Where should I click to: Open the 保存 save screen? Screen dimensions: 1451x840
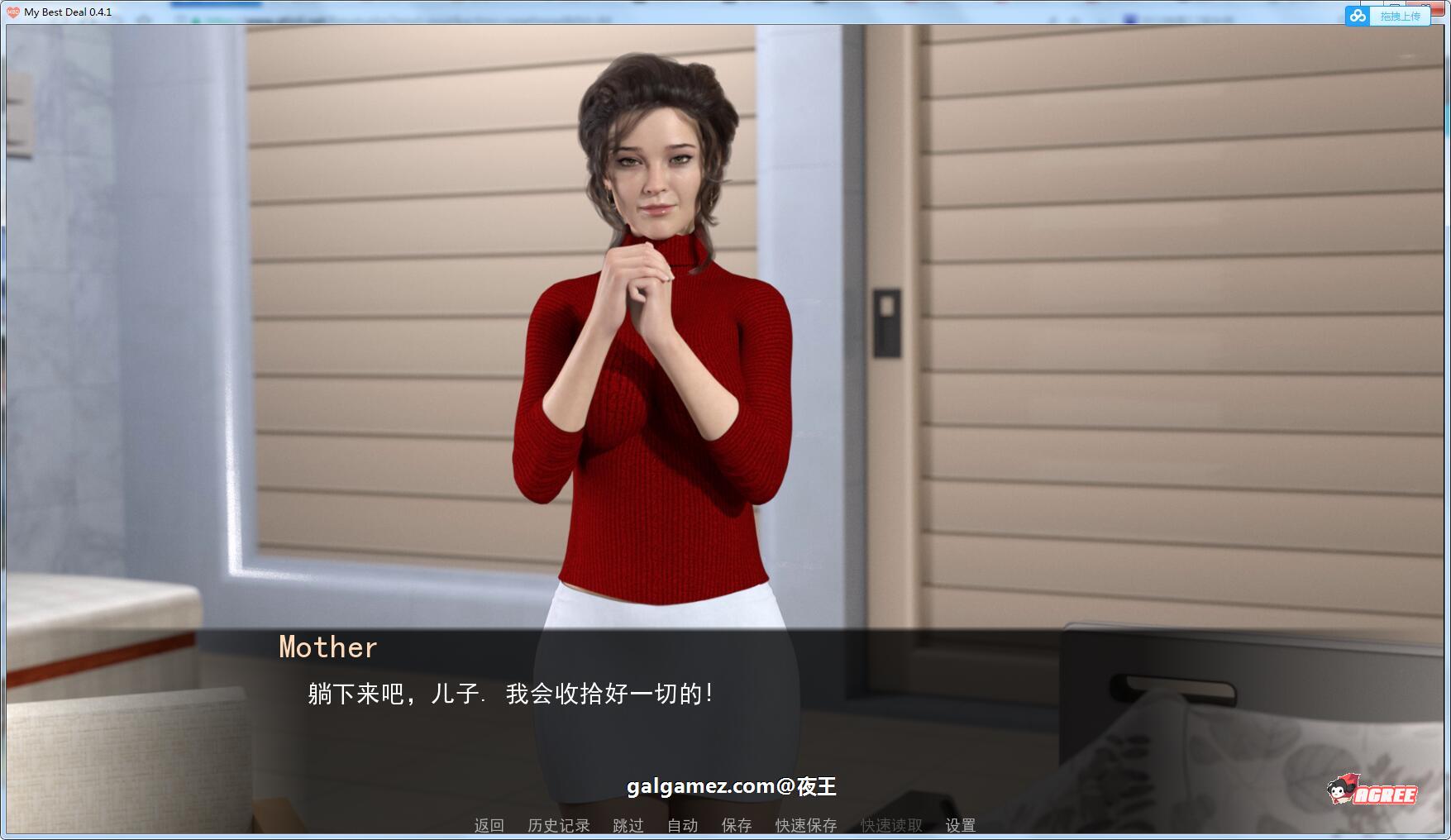[735, 824]
